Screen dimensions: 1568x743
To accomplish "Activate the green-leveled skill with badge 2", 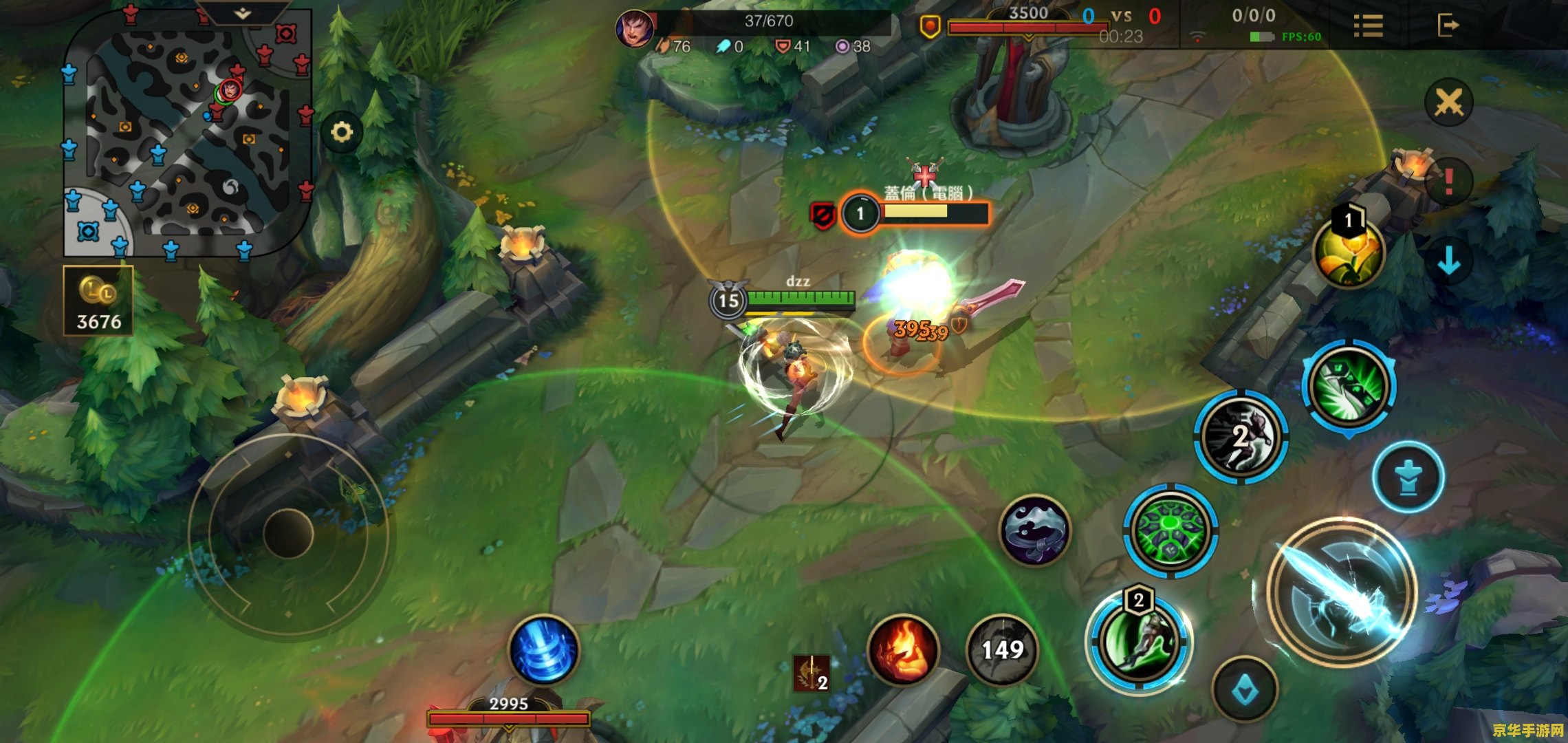I will 1139,641.
